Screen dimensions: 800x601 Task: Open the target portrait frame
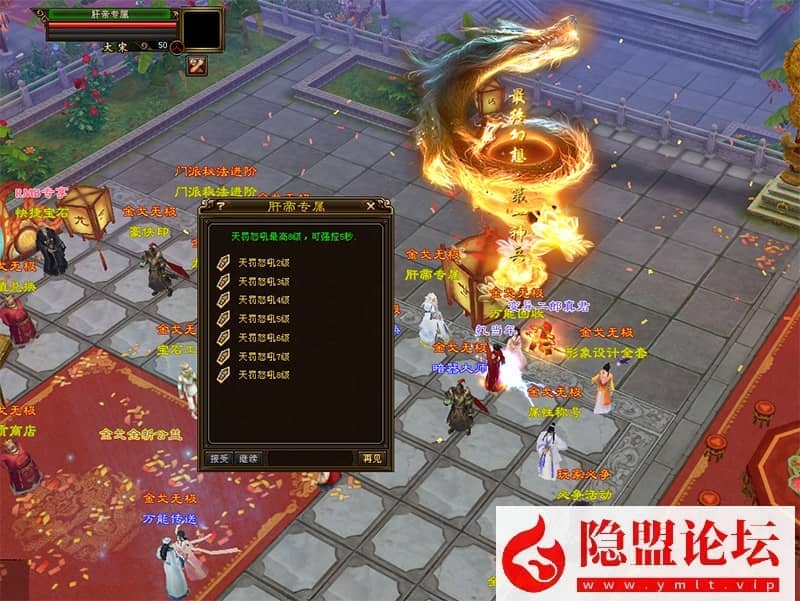201,29
